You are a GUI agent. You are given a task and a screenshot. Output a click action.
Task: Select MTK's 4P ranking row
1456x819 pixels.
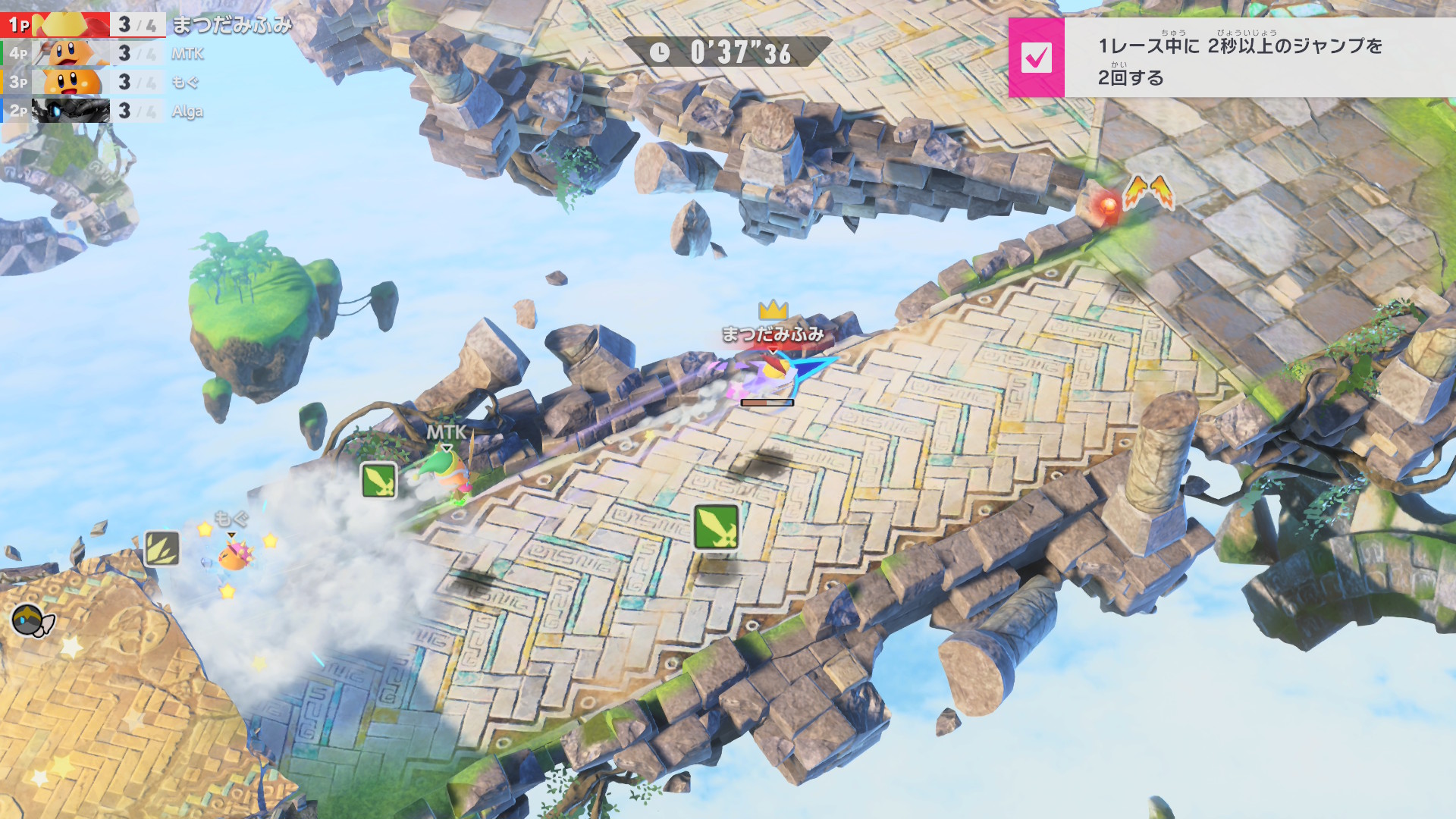[106, 54]
